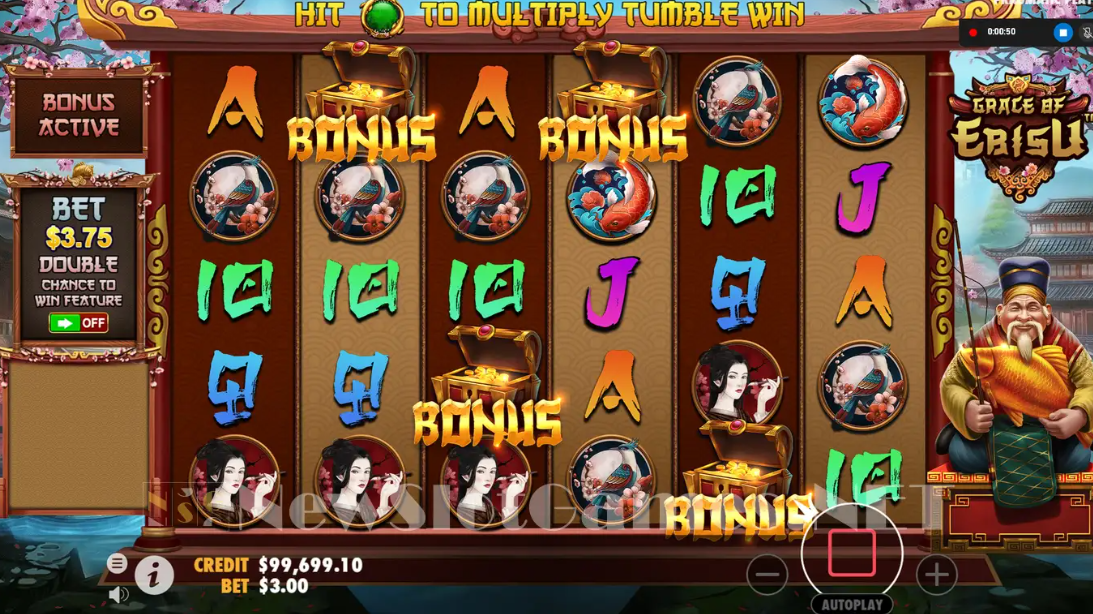Screen dimensions: 1093x614
Task: Increase the bet with the plus button
Action: coord(936,574)
